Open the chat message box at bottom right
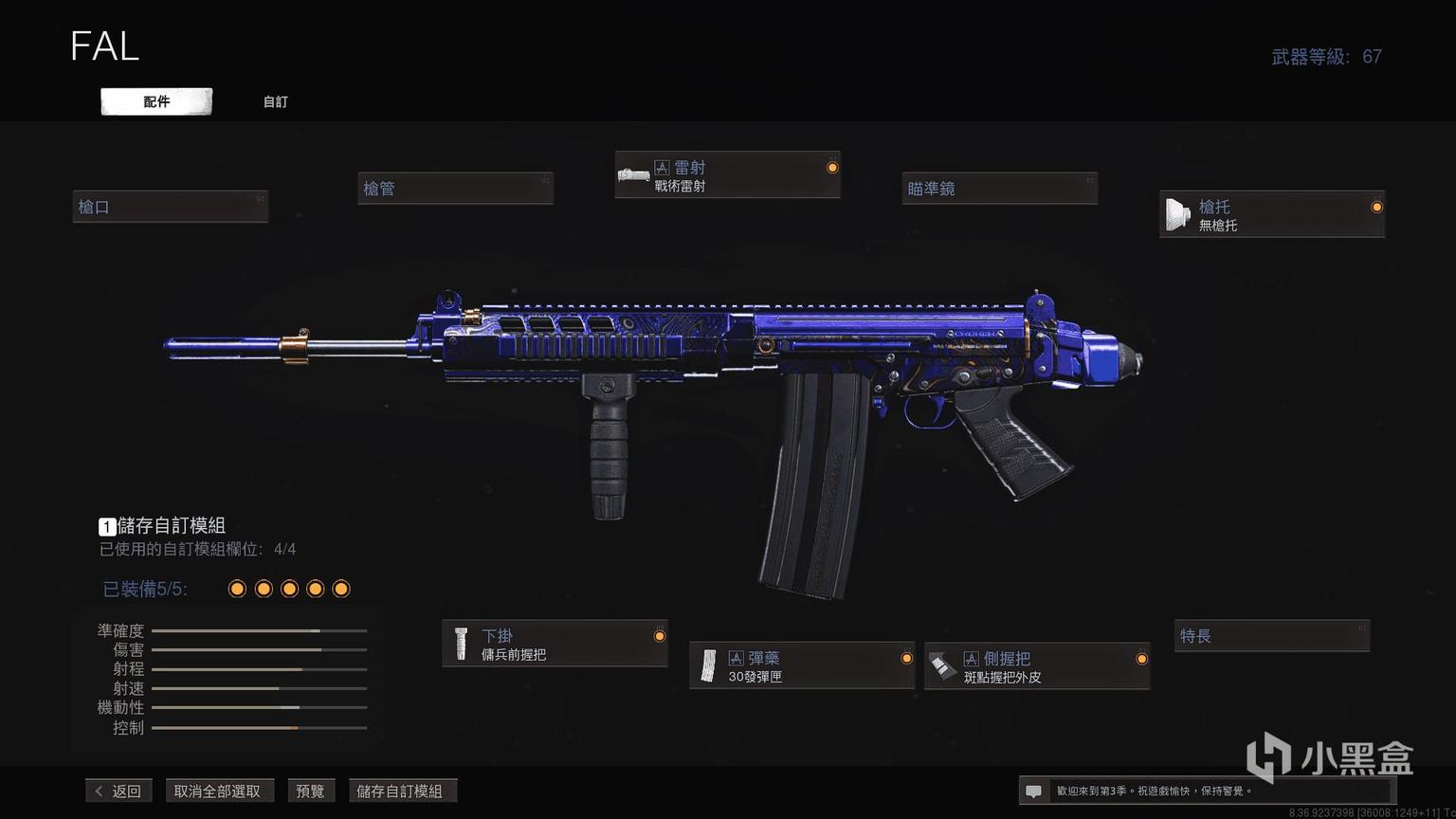This screenshot has width=1456, height=819. point(1033,791)
